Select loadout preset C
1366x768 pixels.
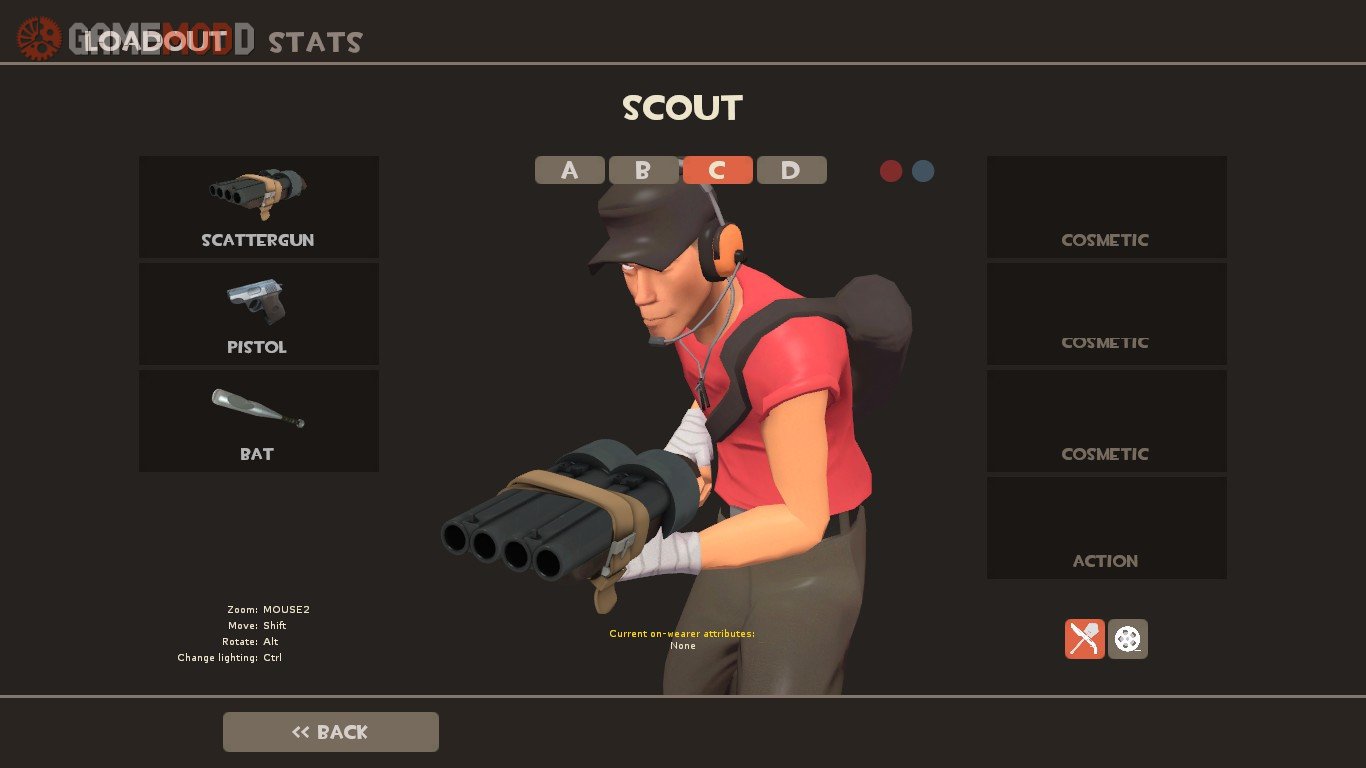pos(717,170)
